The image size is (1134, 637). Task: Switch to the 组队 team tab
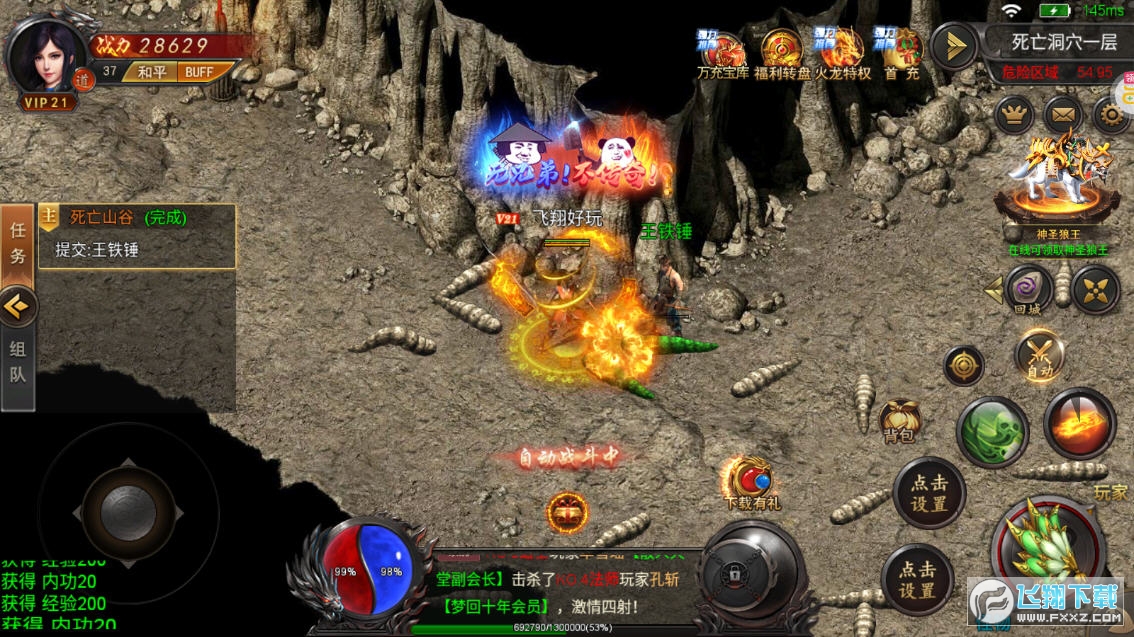pyautogui.click(x=18, y=365)
